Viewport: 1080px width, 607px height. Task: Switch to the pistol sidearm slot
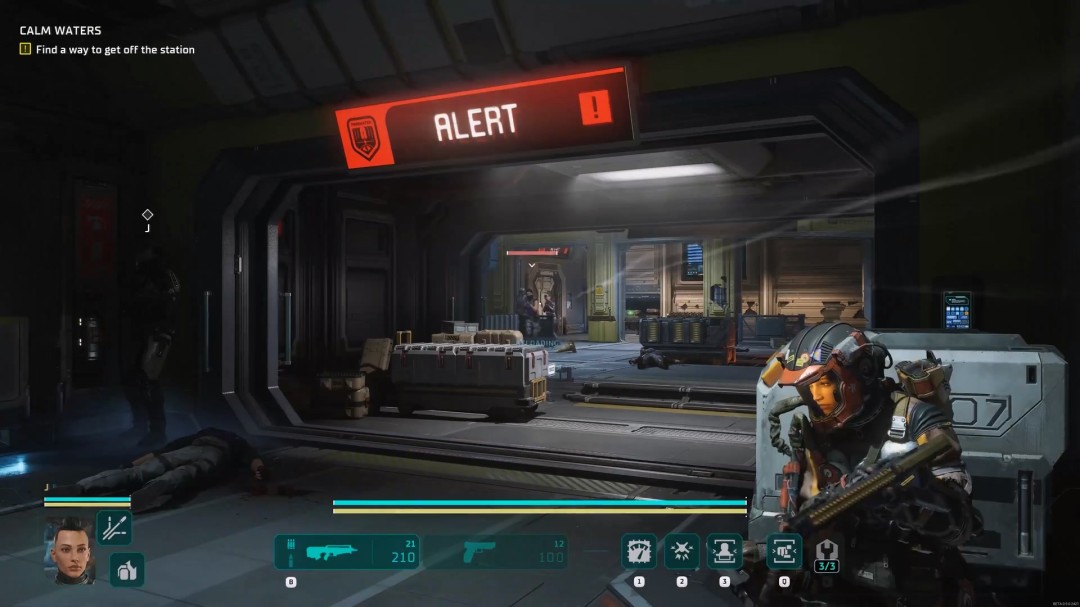click(495, 552)
